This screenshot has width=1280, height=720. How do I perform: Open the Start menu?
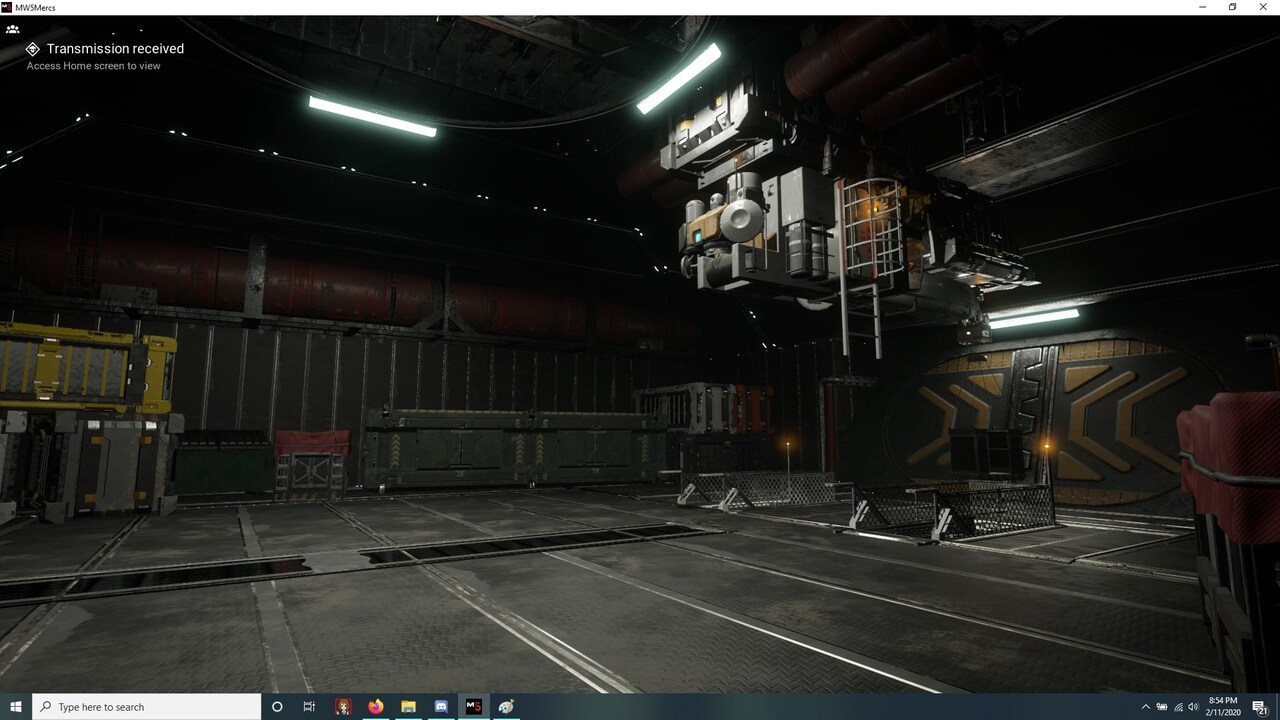pyautogui.click(x=16, y=707)
